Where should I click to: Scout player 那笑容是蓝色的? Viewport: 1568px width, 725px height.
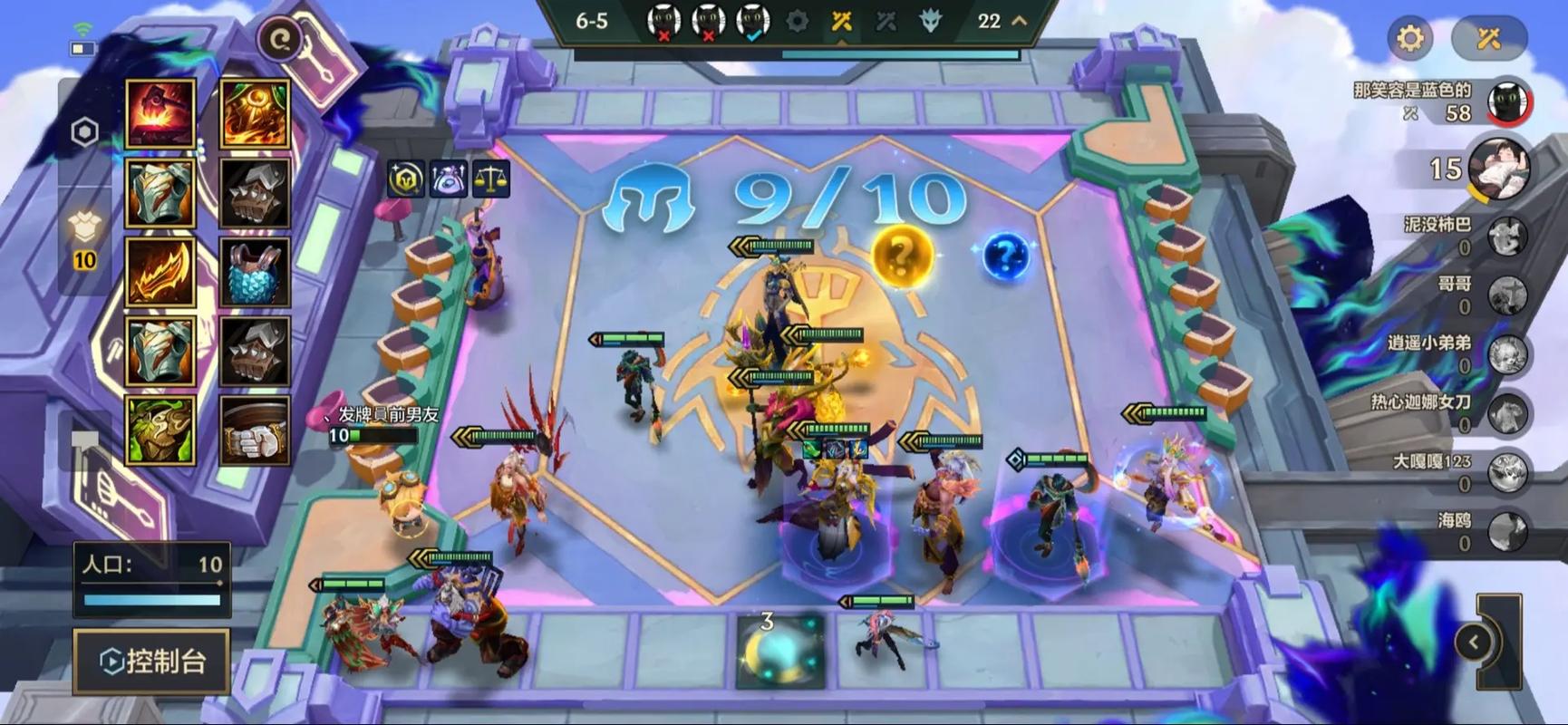(1508, 101)
